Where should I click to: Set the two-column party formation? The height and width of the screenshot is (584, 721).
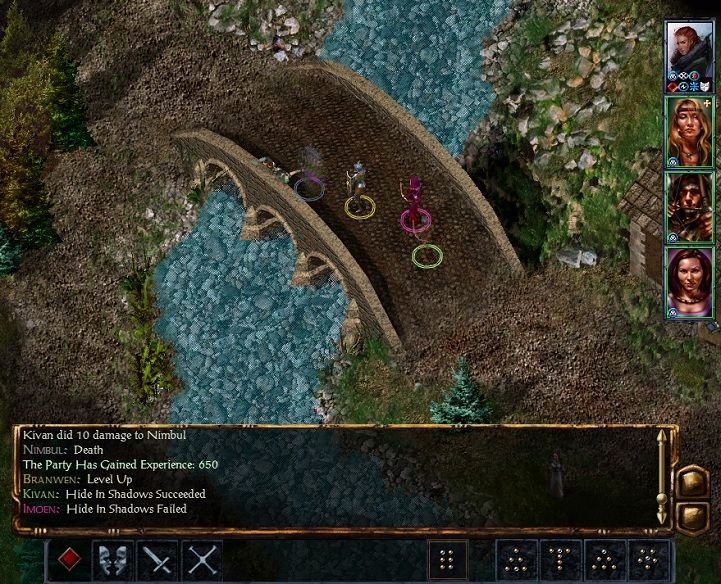pyautogui.click(x=448, y=560)
